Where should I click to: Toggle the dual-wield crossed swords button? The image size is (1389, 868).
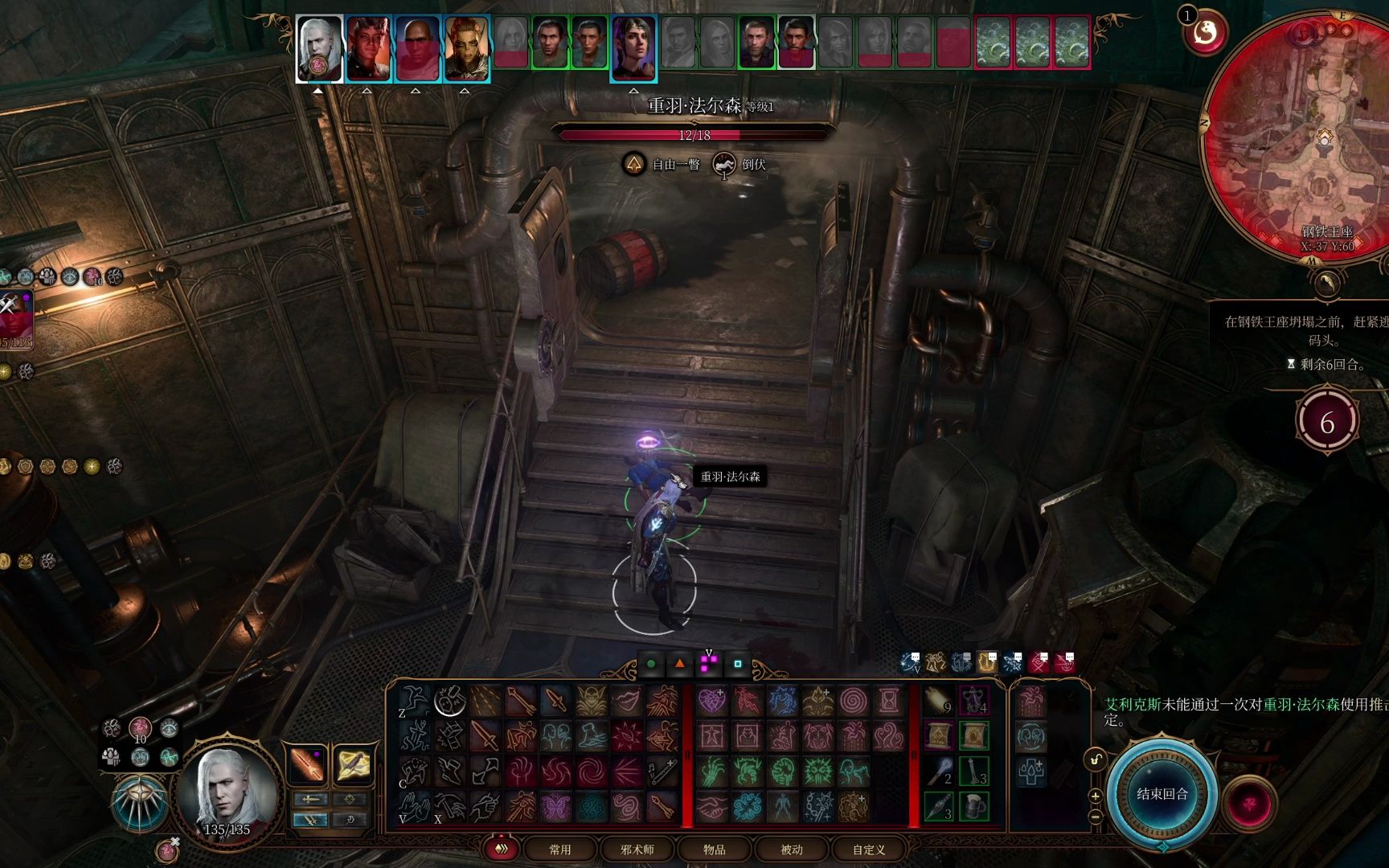click(x=309, y=820)
